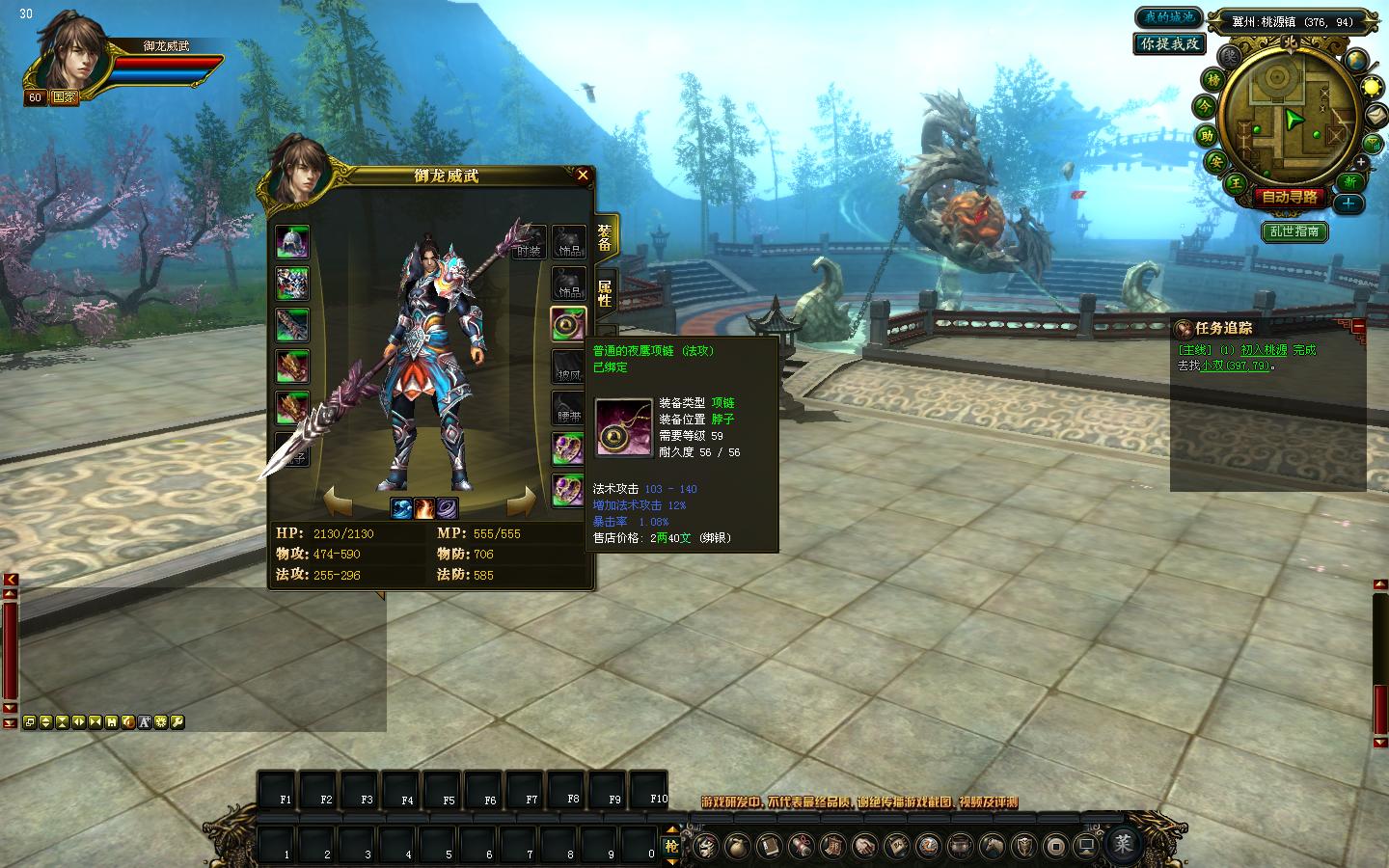
Task: Start 自动寻路 auto-pathfinding
Action: pyautogui.click(x=1290, y=197)
